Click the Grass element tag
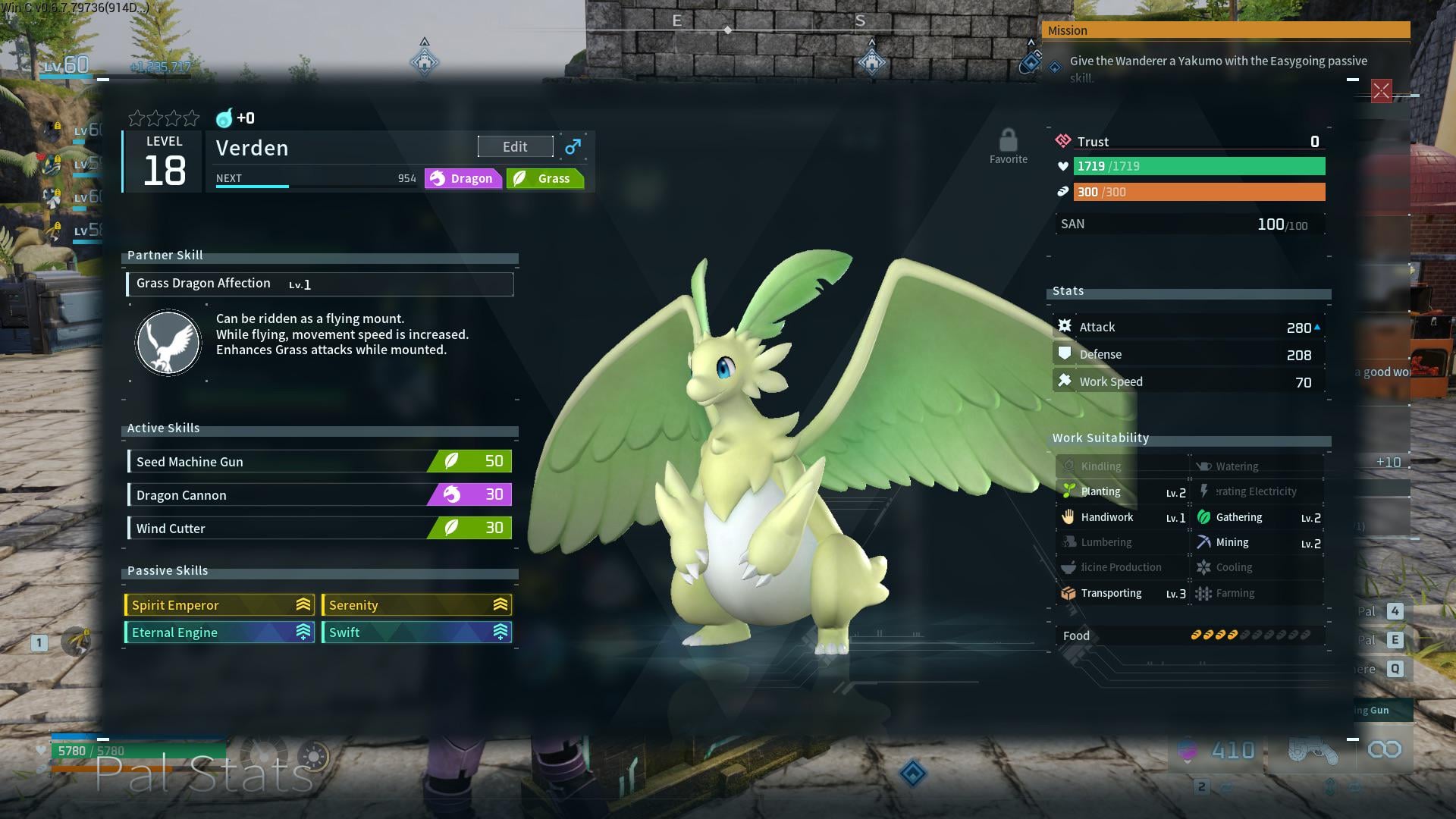The height and width of the screenshot is (819, 1456). [x=544, y=178]
